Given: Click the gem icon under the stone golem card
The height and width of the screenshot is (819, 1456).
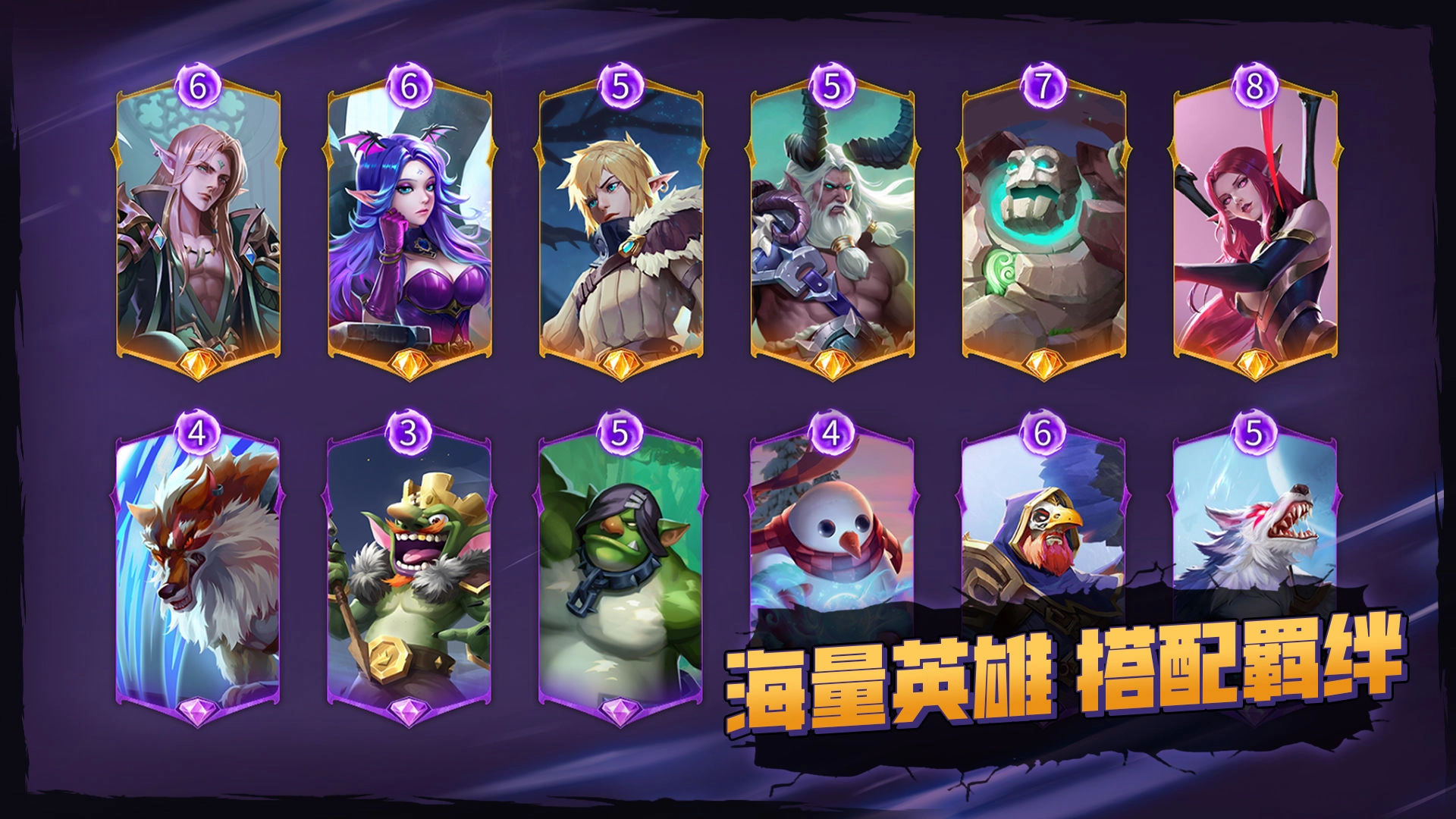Looking at the screenshot, I should (1043, 364).
